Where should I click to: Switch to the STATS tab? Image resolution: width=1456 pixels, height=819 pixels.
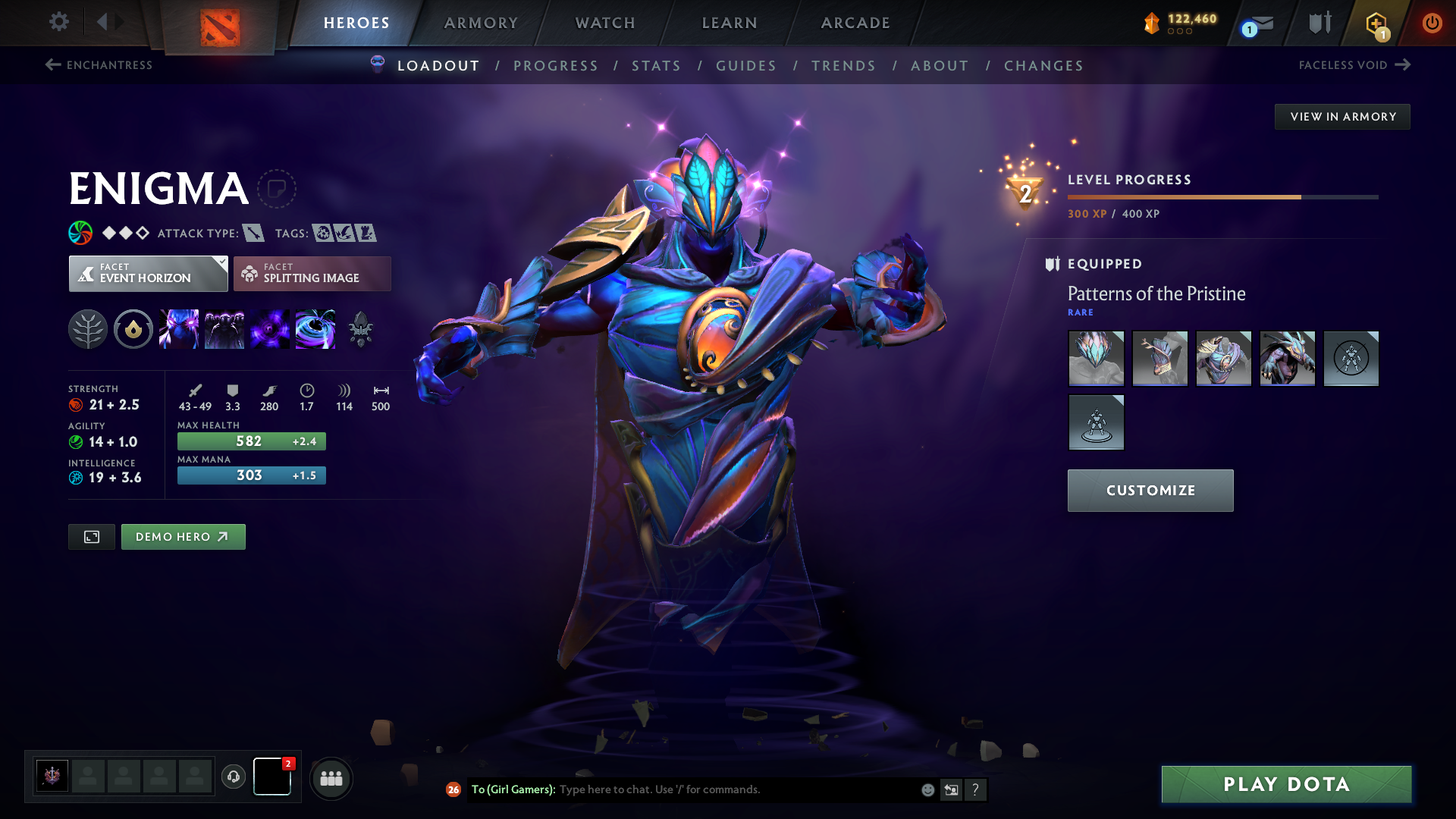pos(656,66)
